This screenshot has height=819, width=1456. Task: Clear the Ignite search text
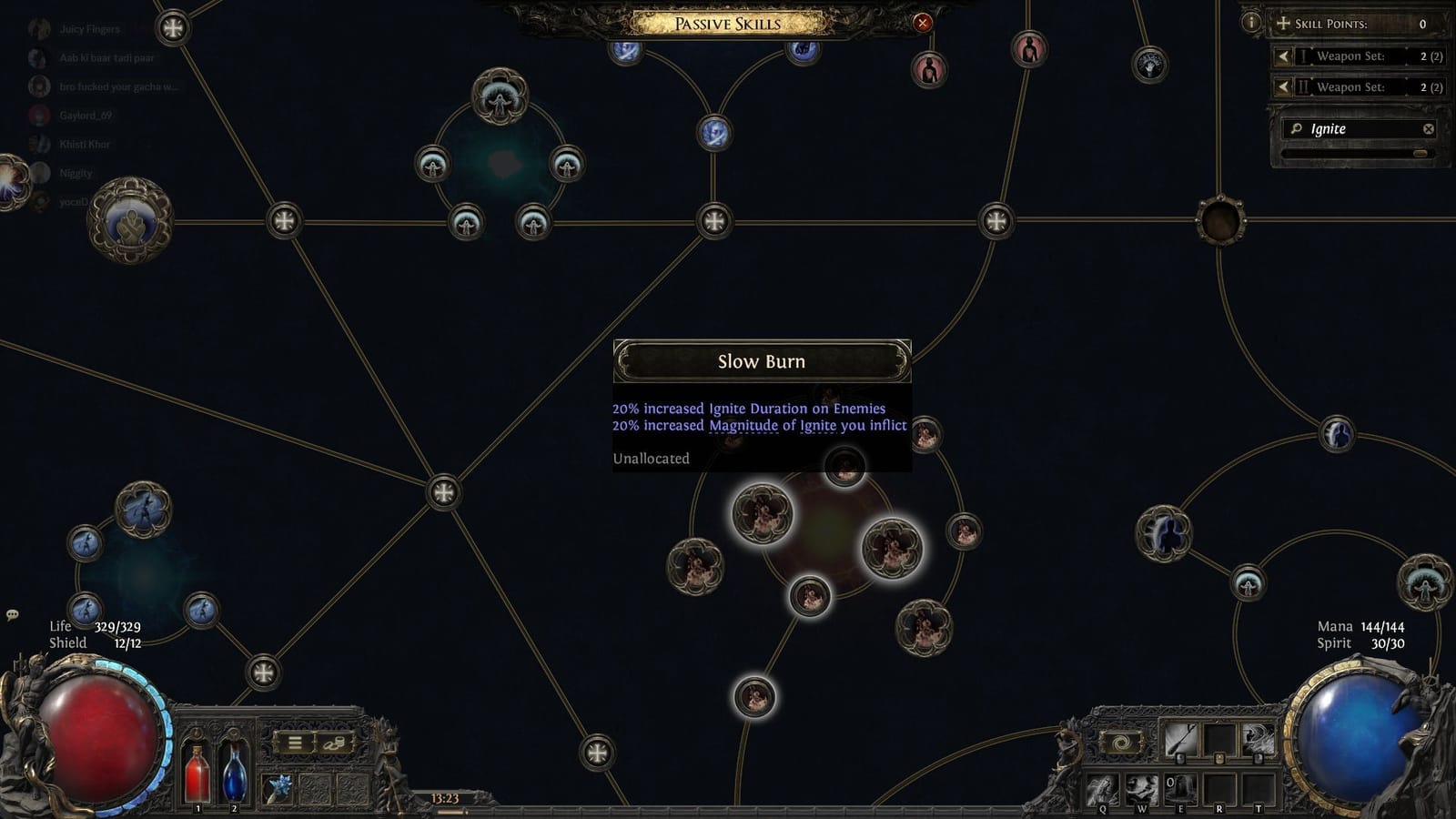pos(1431,129)
